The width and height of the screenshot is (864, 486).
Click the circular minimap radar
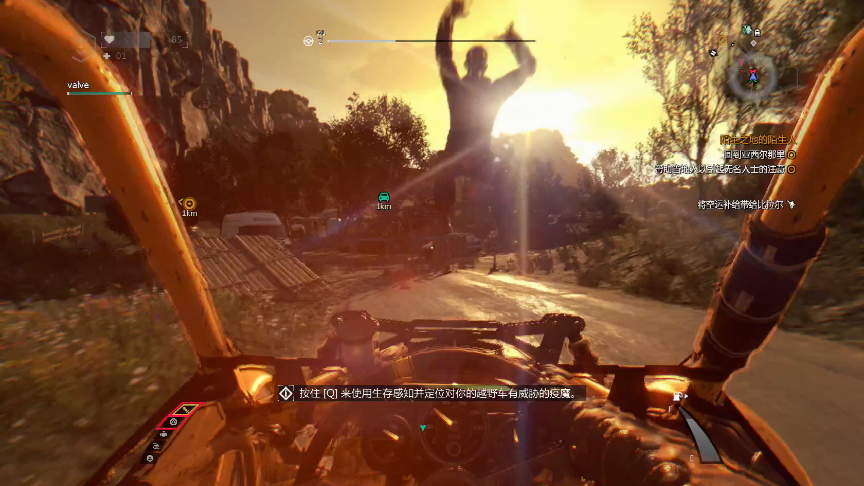tap(749, 76)
